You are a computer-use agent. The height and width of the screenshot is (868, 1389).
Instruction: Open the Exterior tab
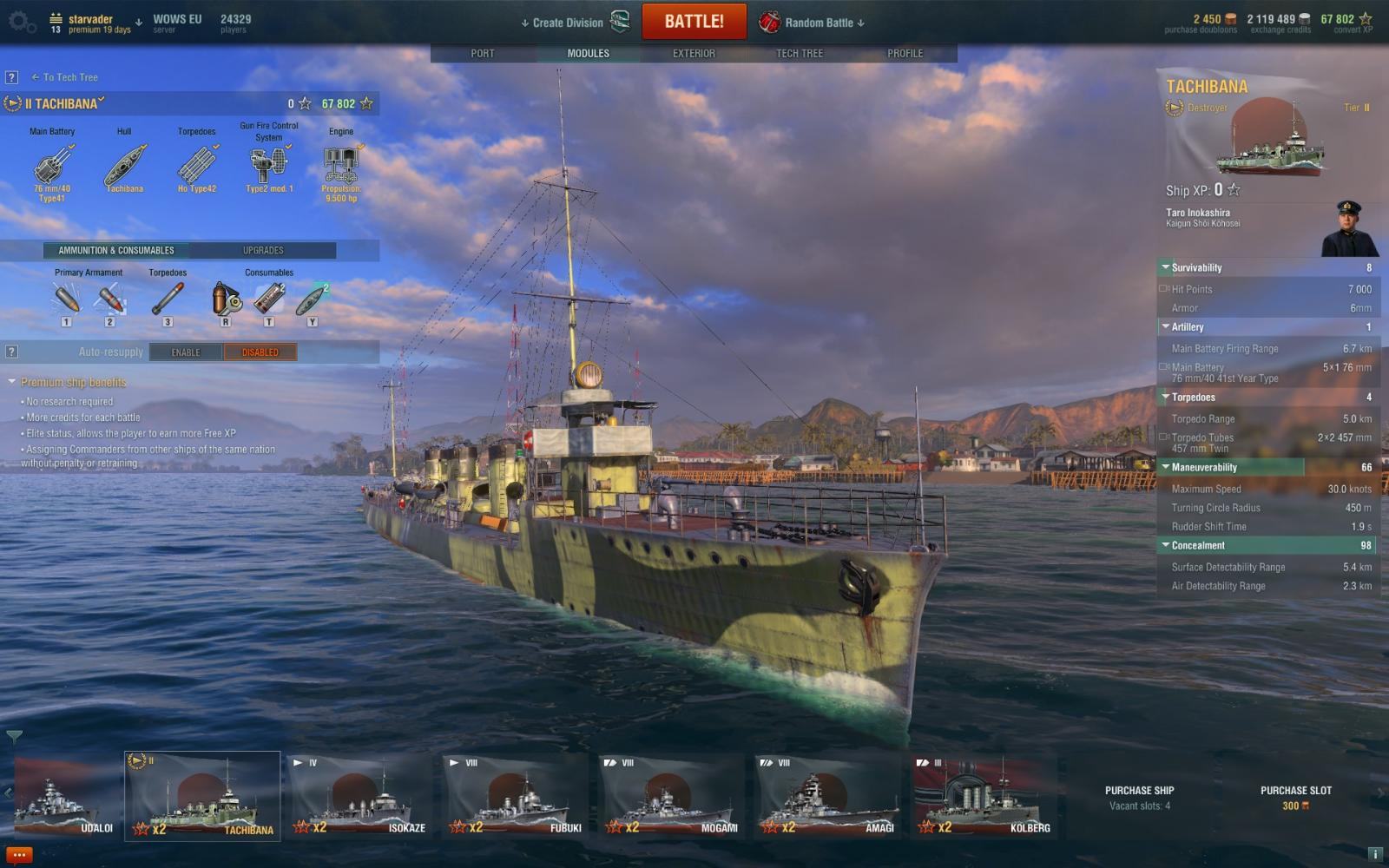click(694, 53)
